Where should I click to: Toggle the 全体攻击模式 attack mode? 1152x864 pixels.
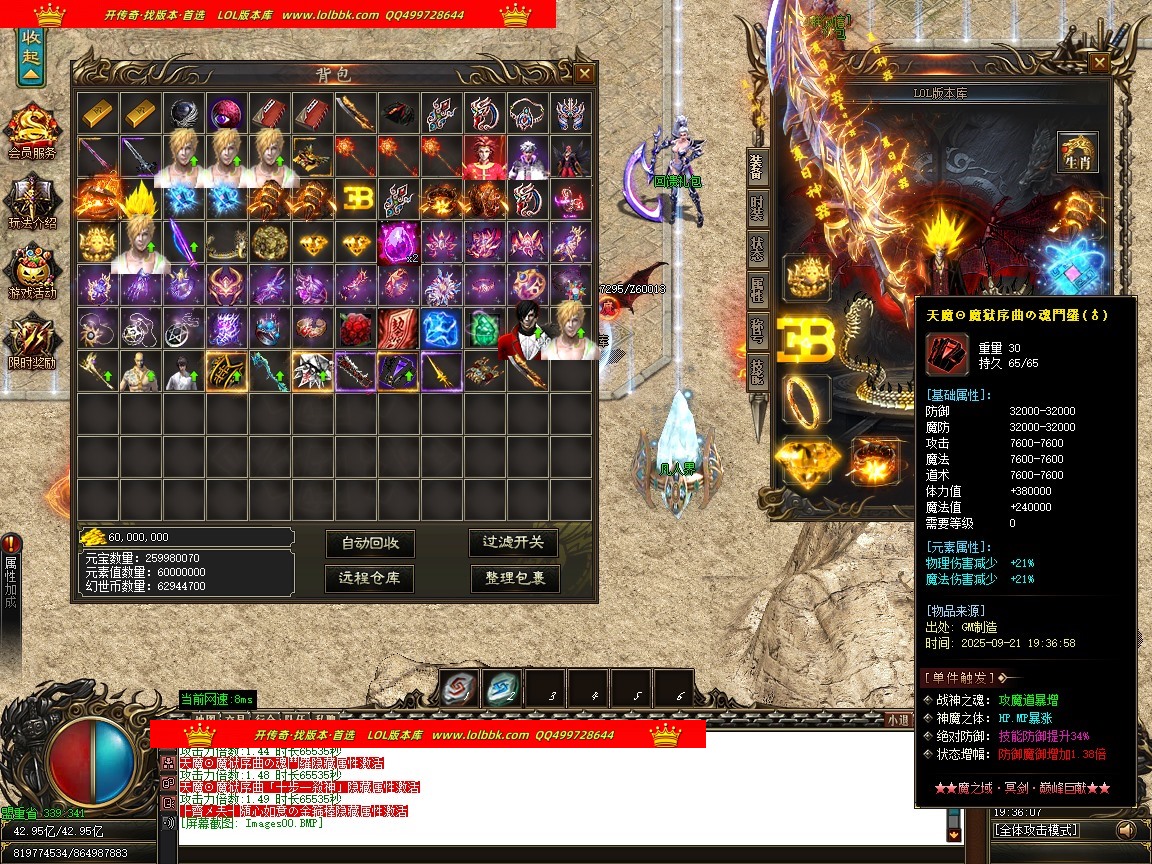[1049, 830]
